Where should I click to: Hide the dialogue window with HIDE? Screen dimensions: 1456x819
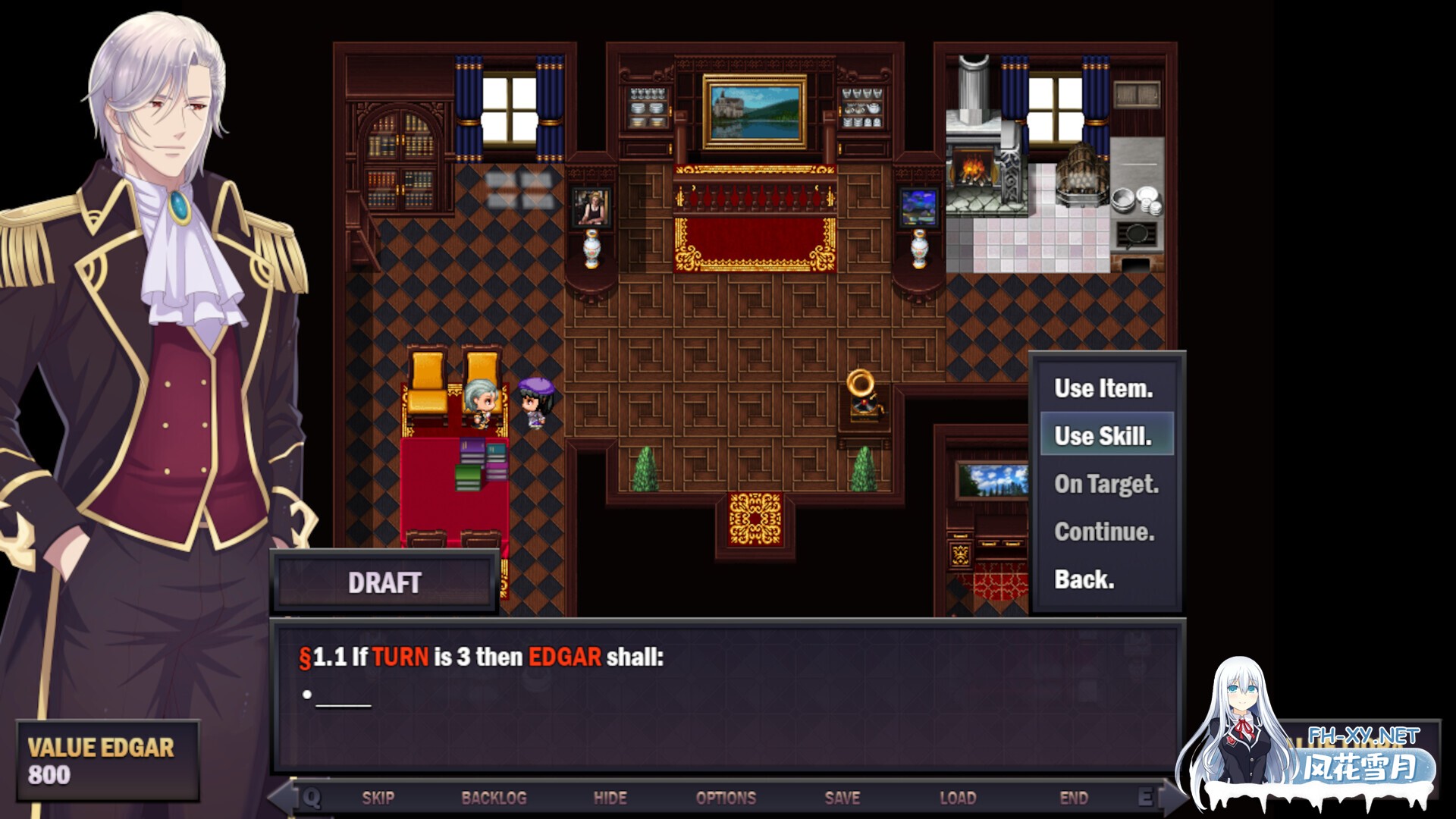coord(610,798)
